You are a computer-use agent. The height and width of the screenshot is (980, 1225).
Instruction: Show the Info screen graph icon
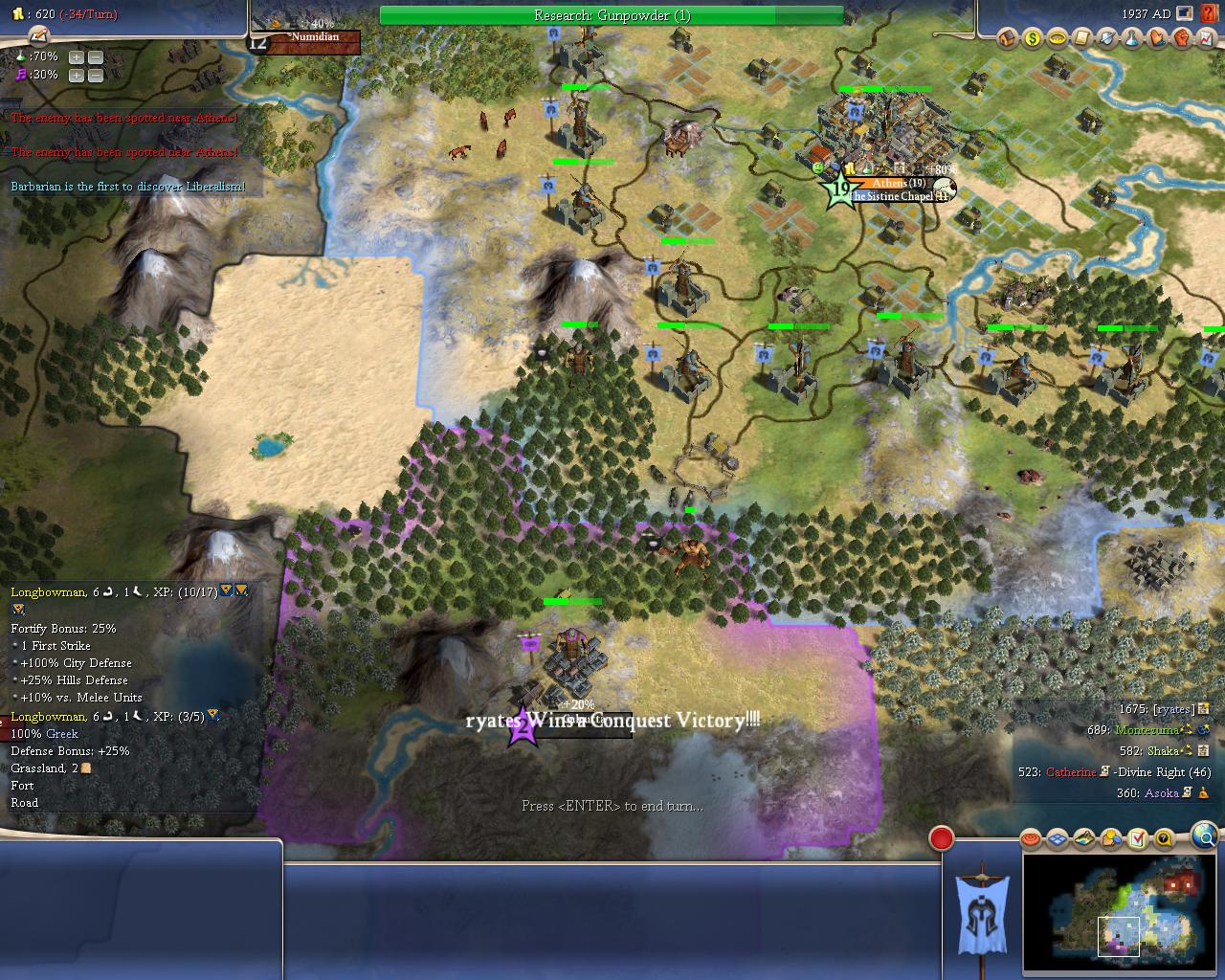pos(1206,38)
